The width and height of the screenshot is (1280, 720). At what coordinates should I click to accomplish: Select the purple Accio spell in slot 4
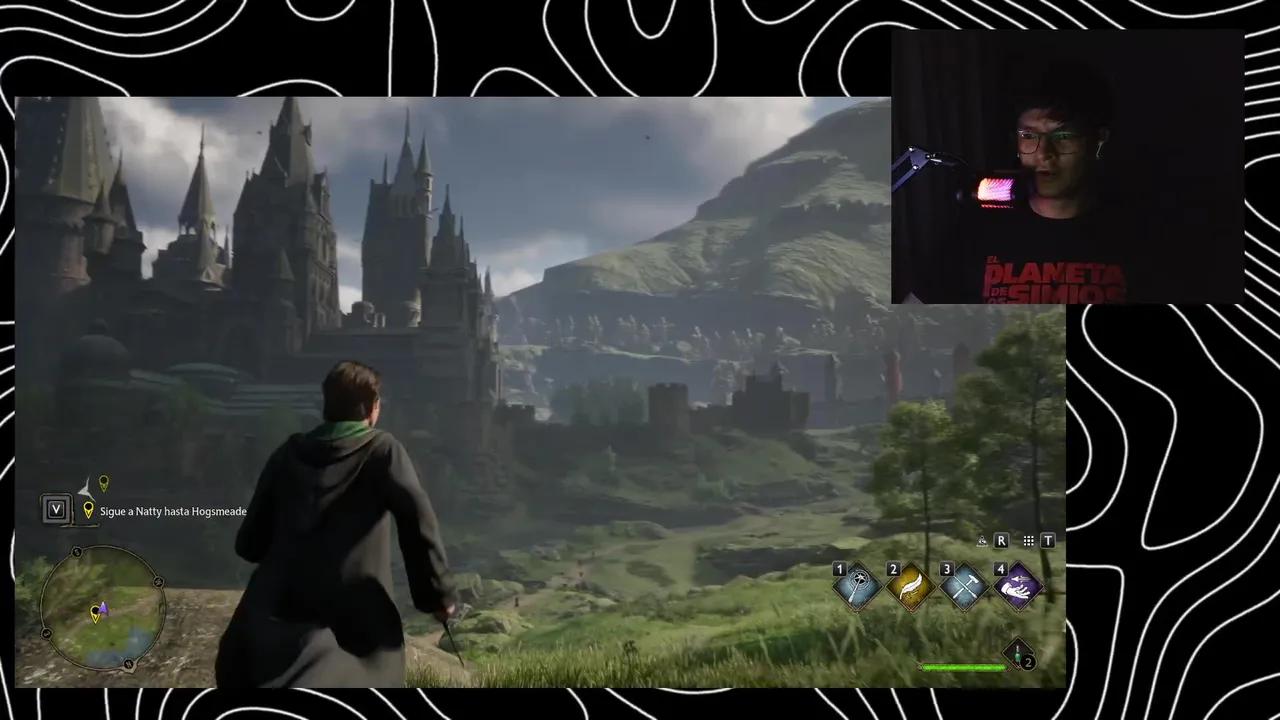1022,586
